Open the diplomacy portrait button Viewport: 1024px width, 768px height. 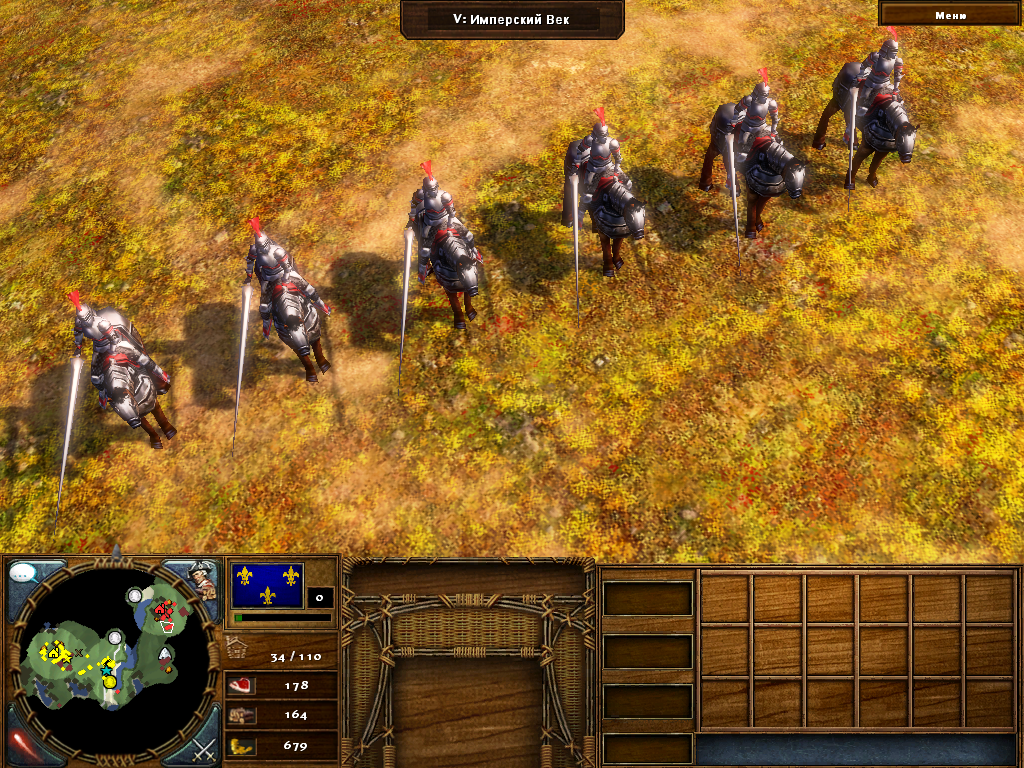203,579
